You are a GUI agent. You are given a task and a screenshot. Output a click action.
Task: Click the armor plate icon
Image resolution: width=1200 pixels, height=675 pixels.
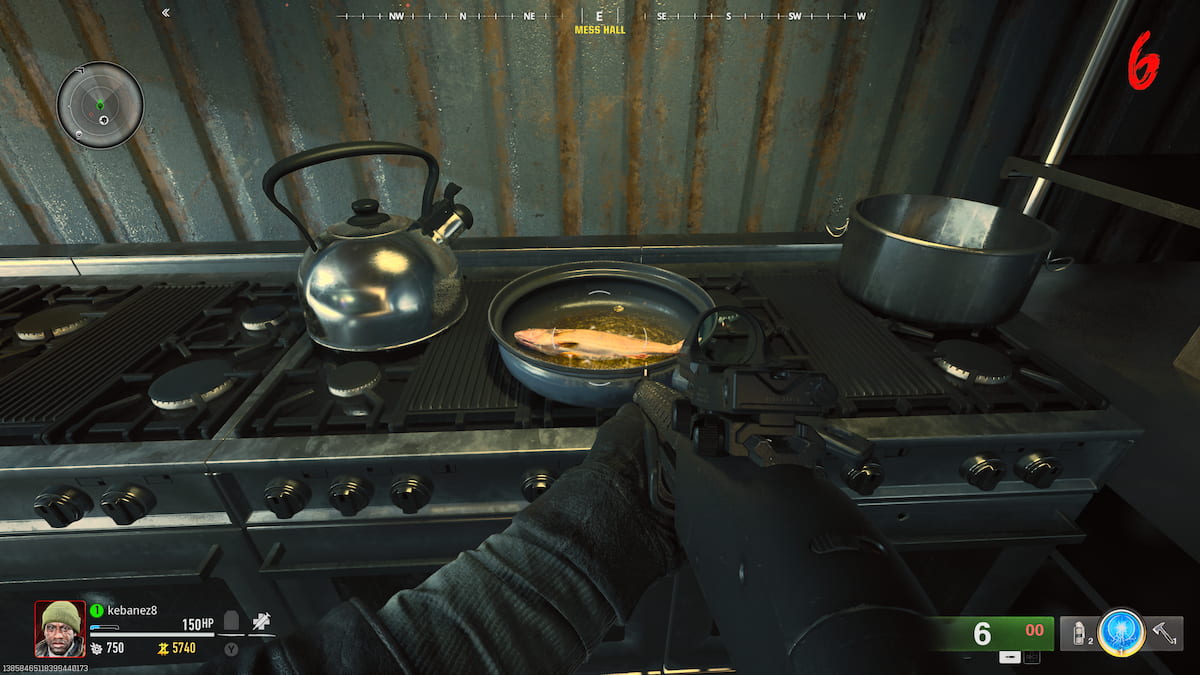[x=231, y=622]
